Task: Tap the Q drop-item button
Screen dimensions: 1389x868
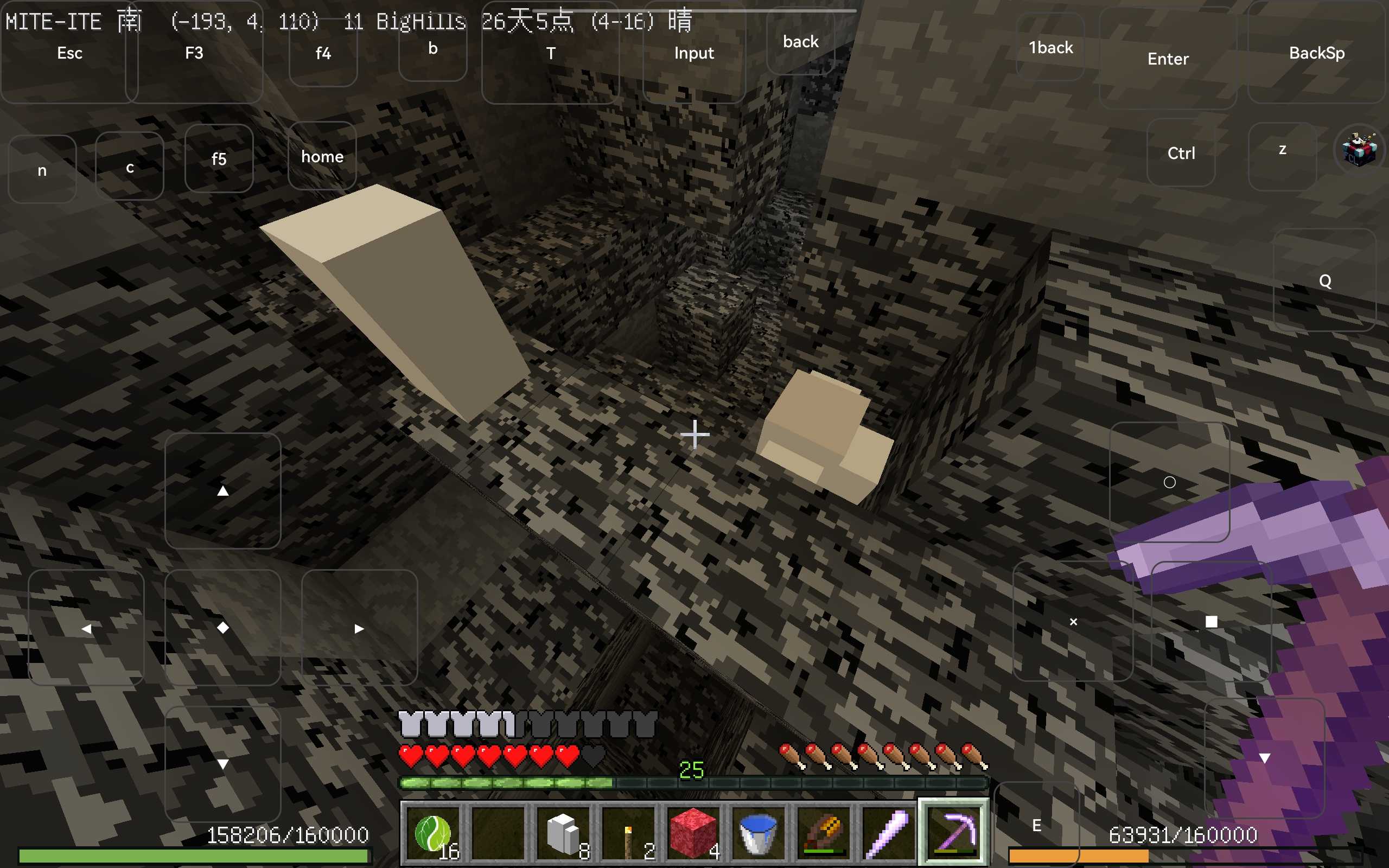Action: [x=1325, y=280]
